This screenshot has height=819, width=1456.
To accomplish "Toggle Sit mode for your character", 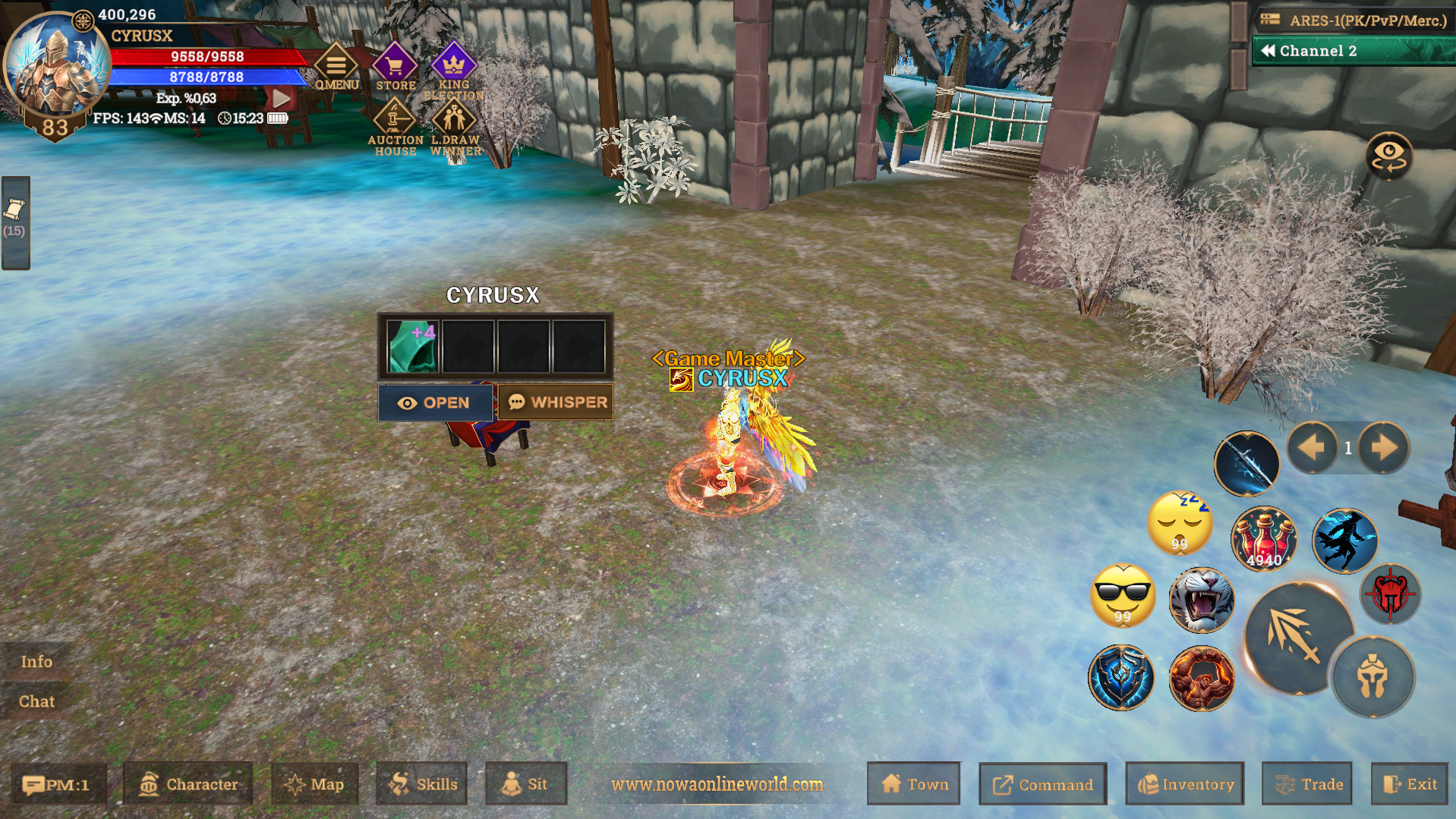I will (x=526, y=784).
